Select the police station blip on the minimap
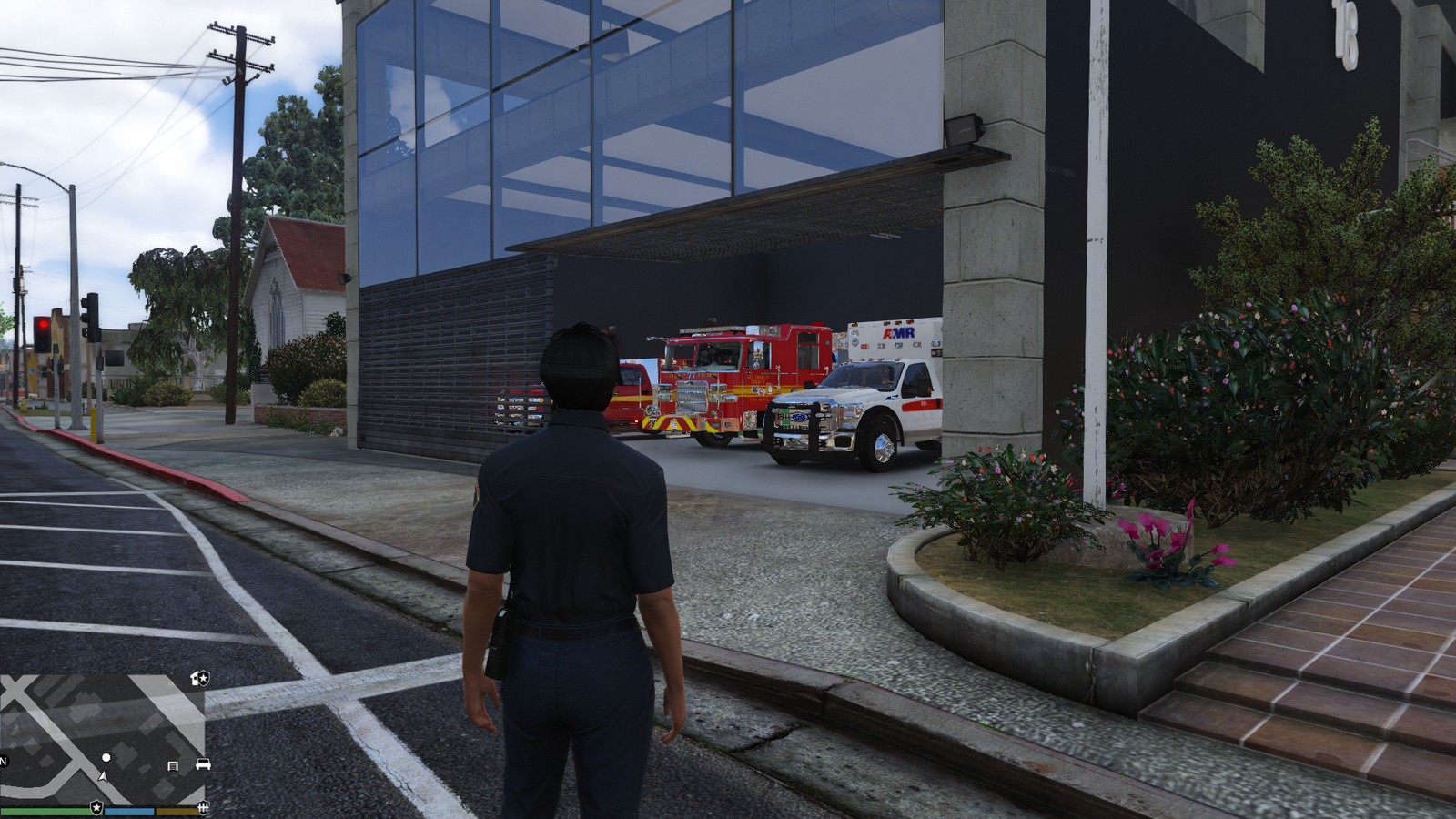The image size is (1456, 819). [201, 678]
